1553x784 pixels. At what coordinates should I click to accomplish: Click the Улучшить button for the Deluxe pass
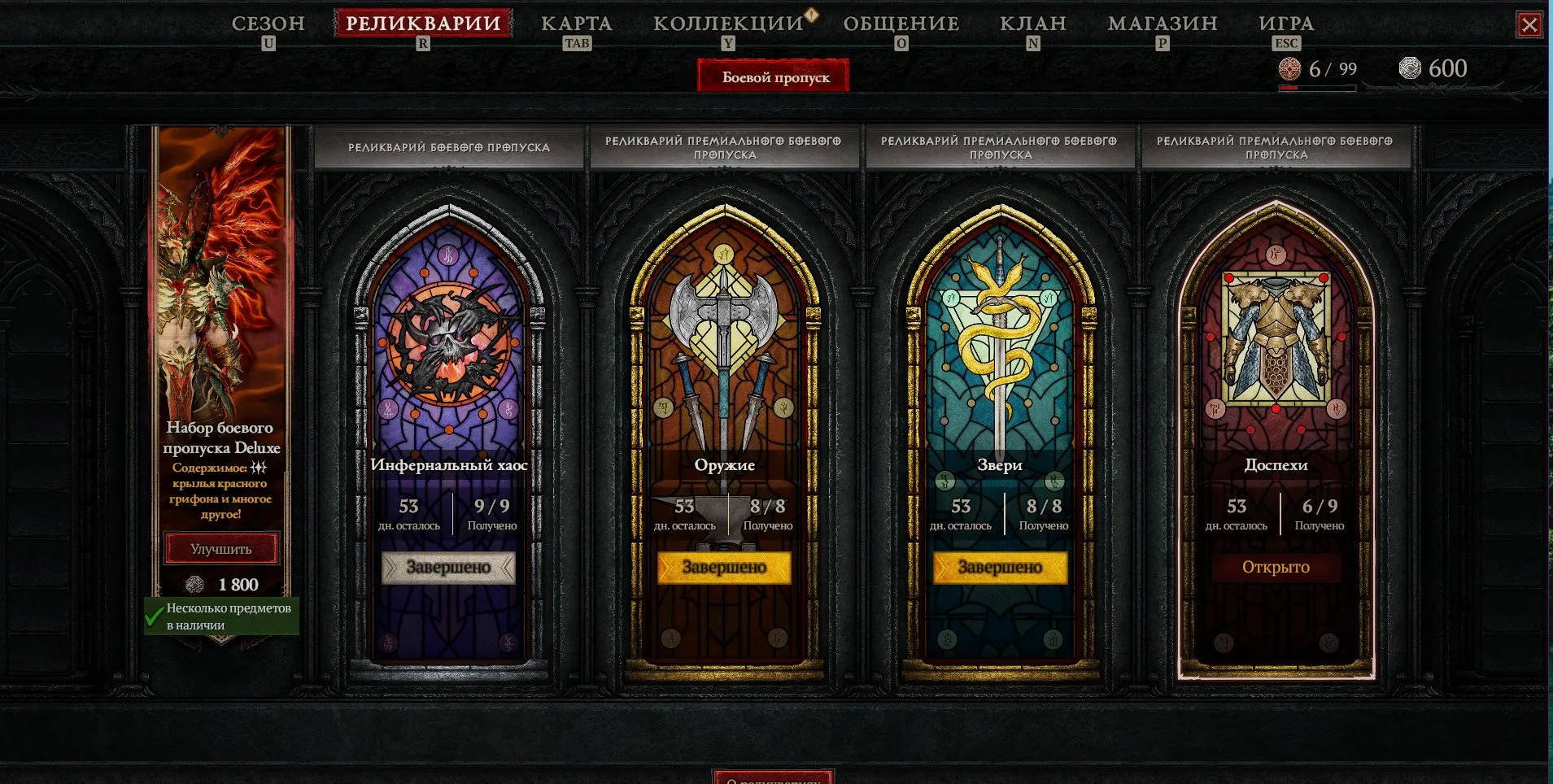coord(221,548)
